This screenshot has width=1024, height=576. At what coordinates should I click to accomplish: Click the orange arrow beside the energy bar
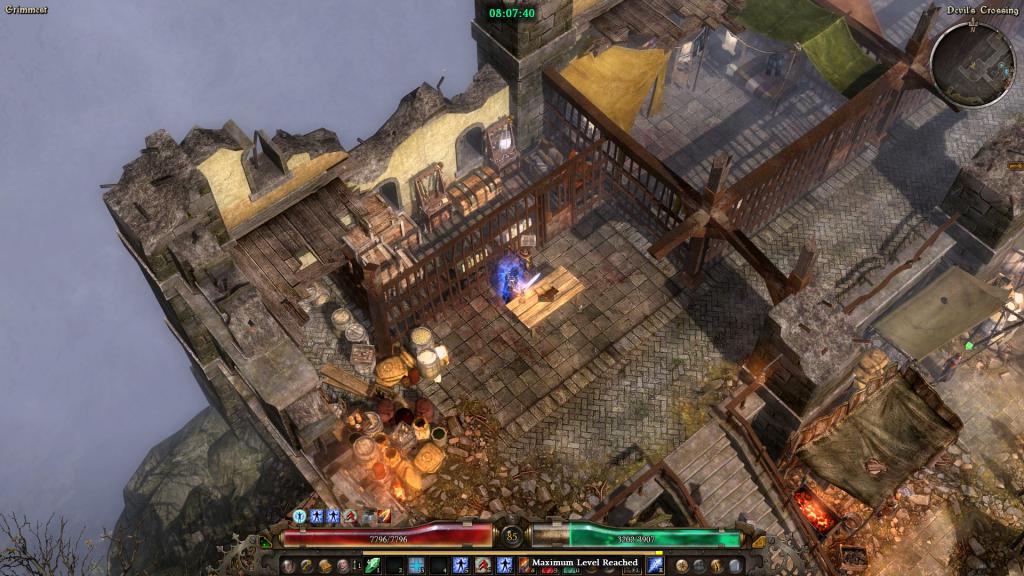757,541
